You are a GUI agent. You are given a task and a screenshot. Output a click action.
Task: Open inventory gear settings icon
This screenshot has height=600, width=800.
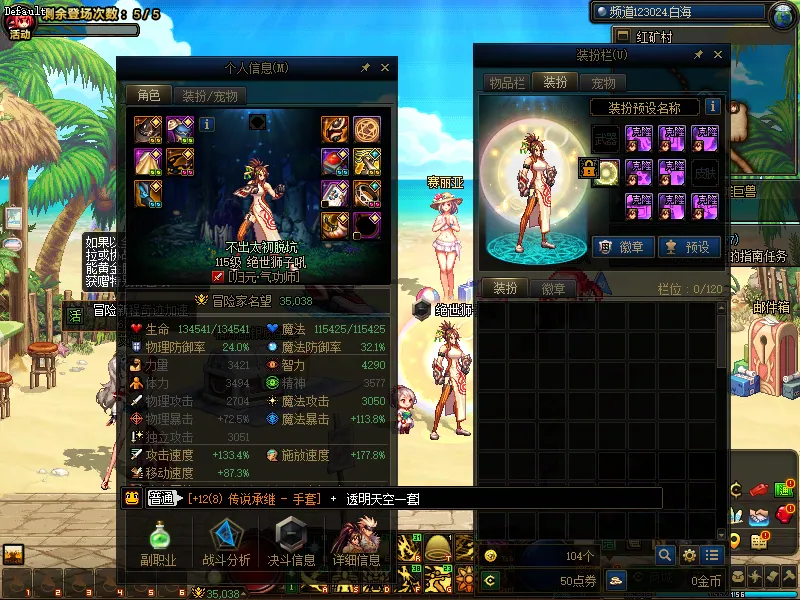689,555
